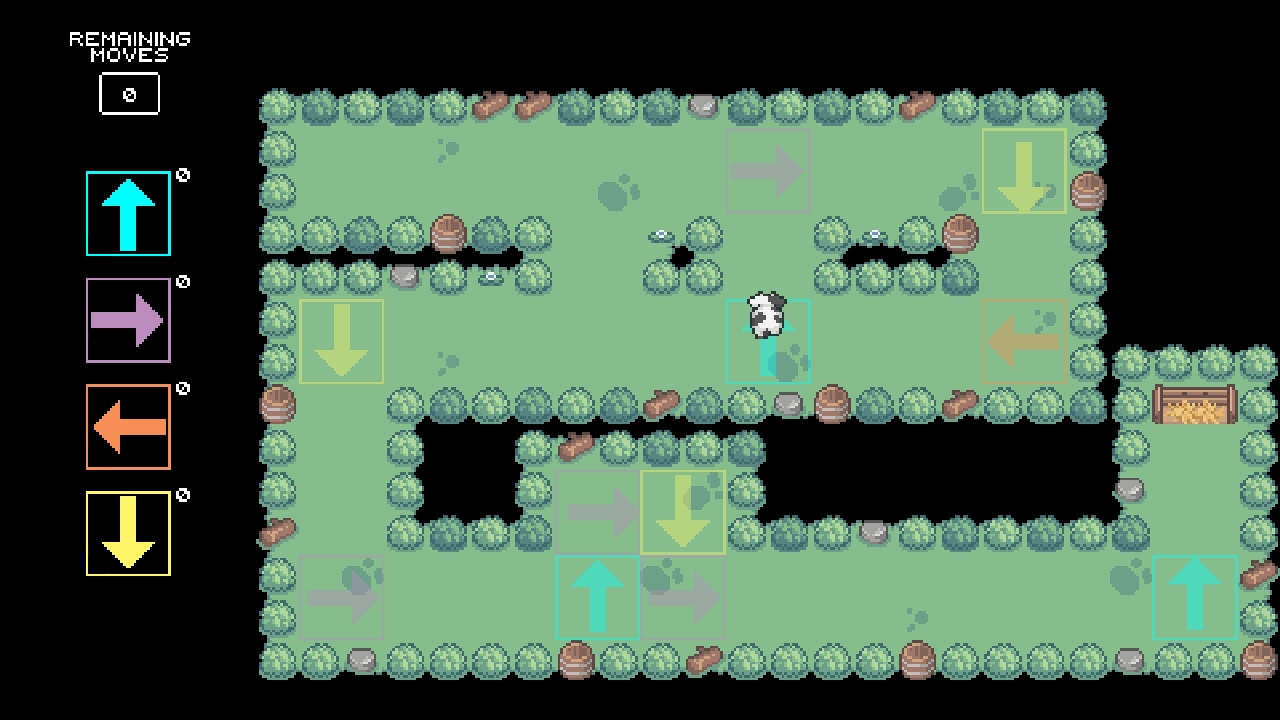Click the teal up-arrow tile in the bottom-right corner

[1195, 597]
